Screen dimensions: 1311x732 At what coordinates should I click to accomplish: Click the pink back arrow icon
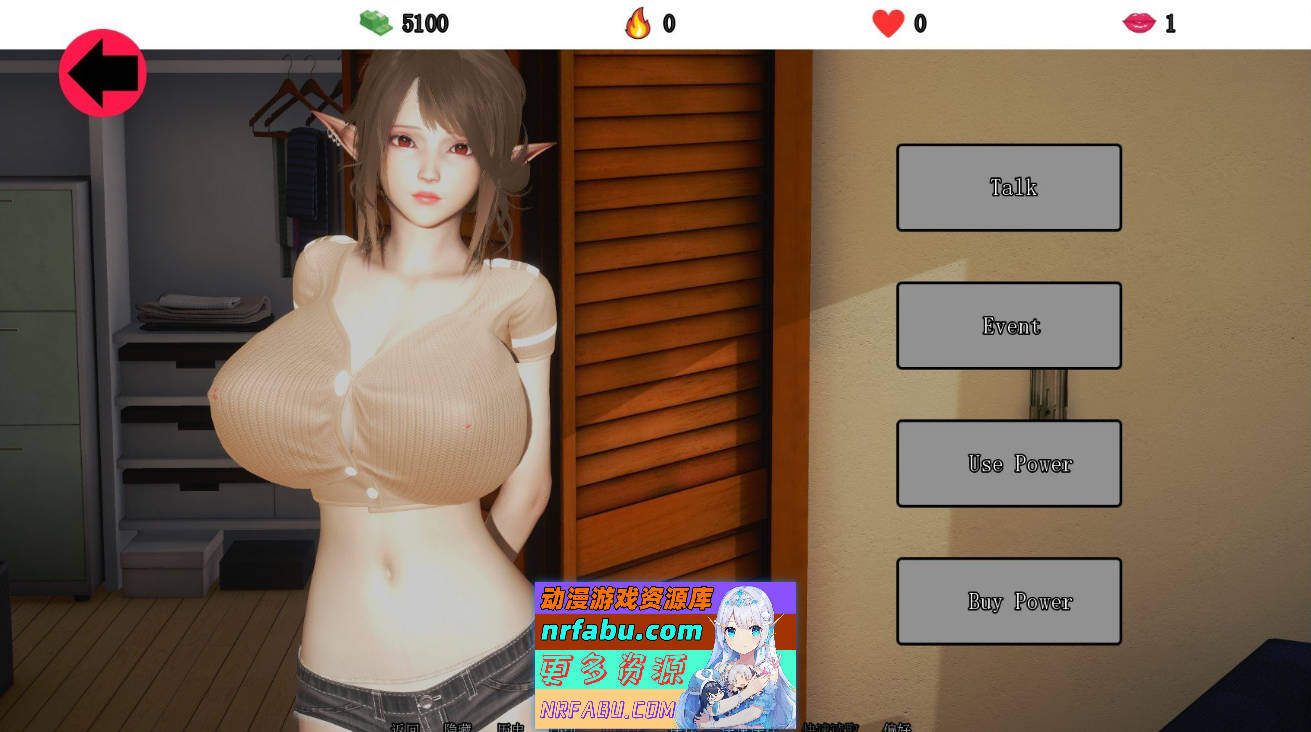[x=102, y=73]
